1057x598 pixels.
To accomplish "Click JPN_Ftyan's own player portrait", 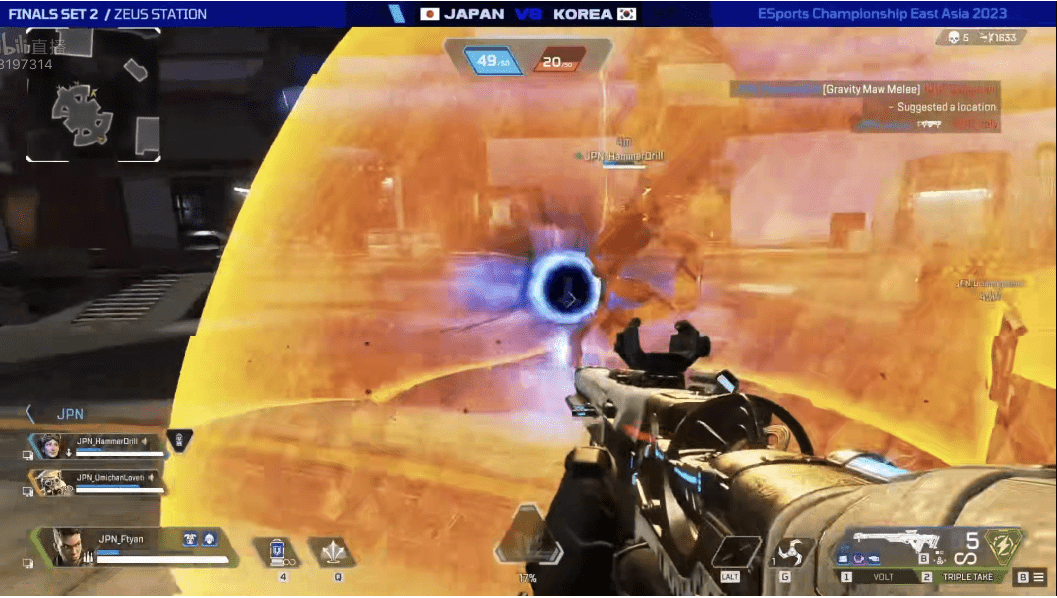I will (69, 547).
